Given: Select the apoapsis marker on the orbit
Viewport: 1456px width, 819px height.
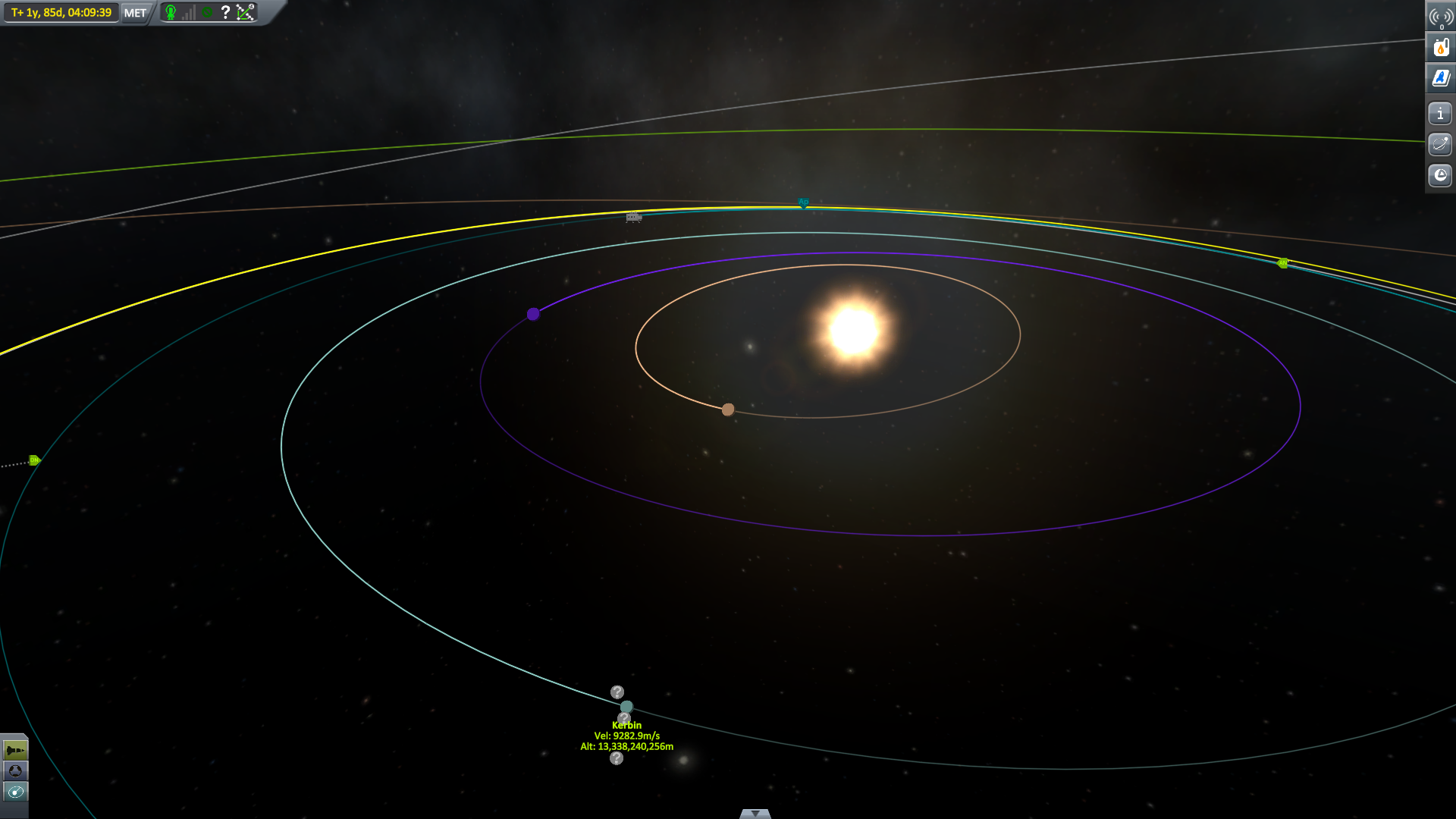Looking at the screenshot, I should [x=803, y=203].
